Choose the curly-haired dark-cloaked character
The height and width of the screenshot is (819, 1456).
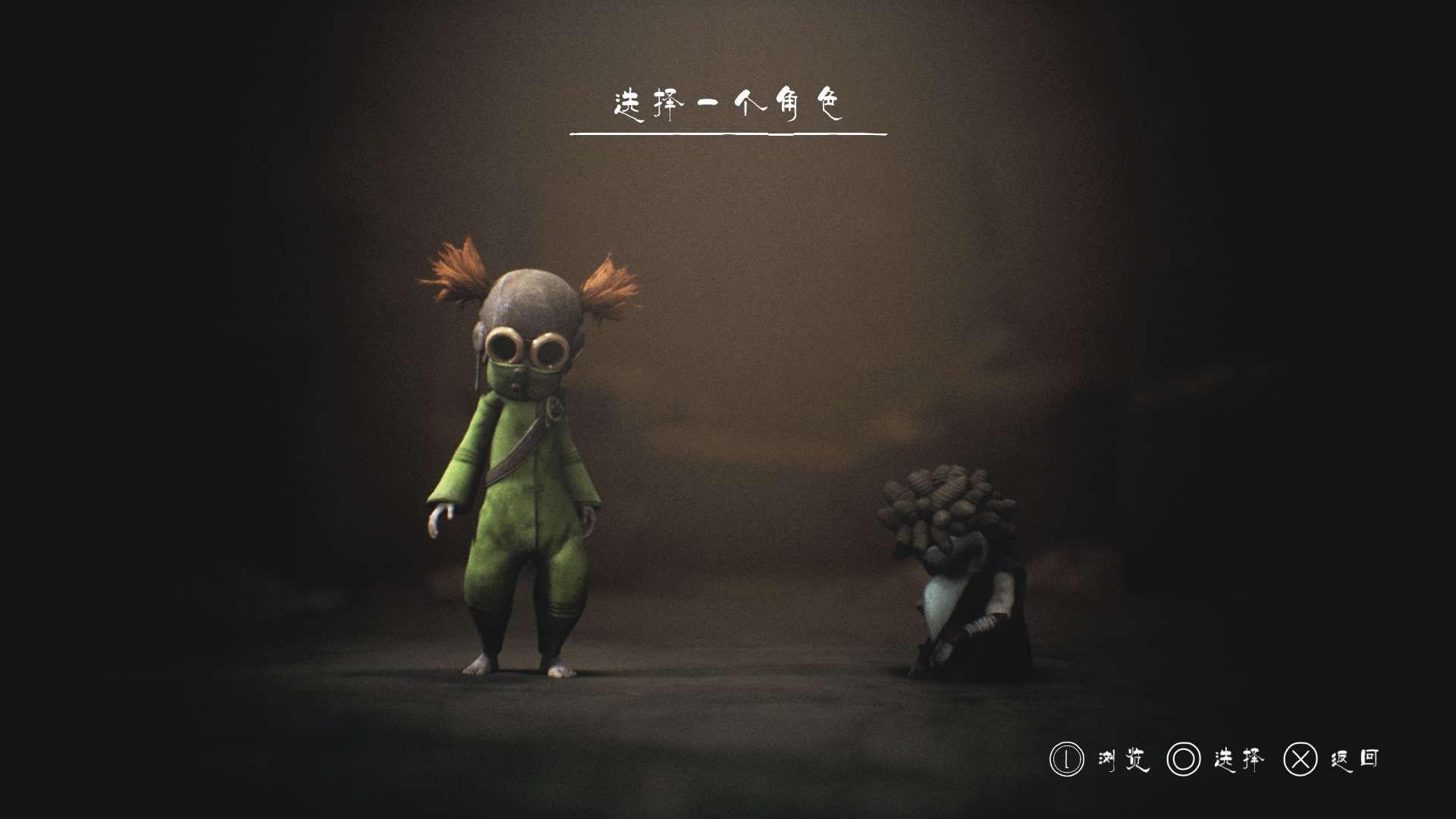tap(957, 576)
